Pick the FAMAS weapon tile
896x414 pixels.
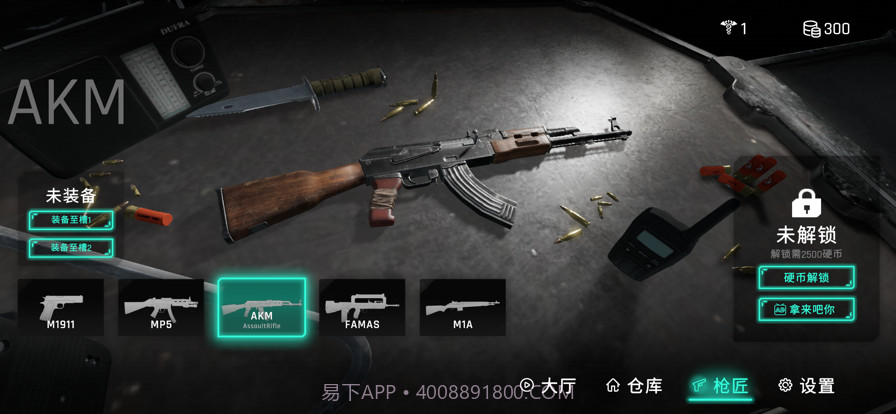(x=362, y=307)
